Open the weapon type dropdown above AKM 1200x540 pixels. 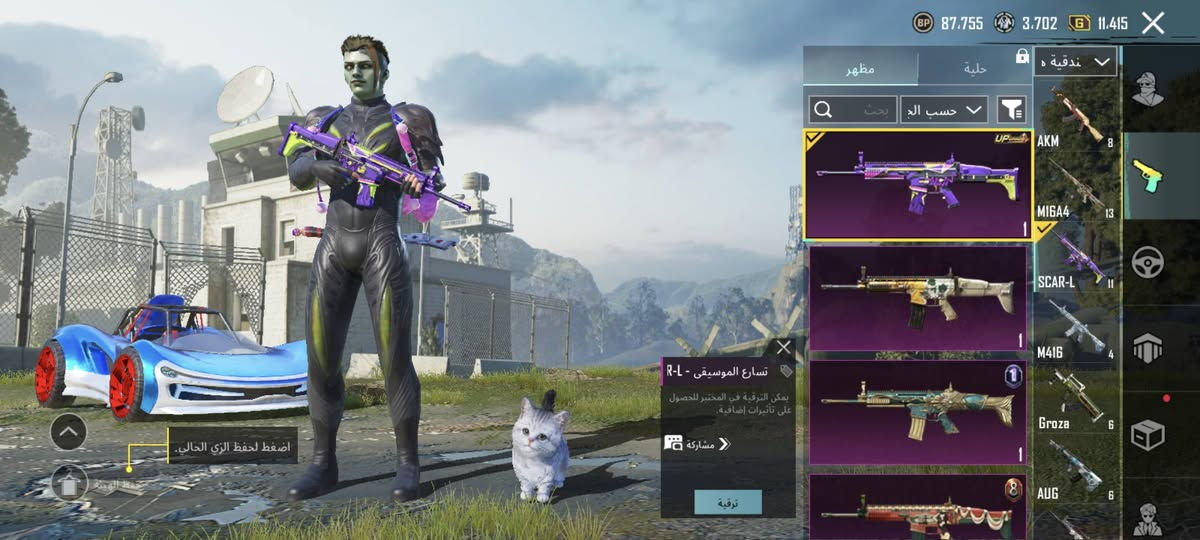pyautogui.click(x=1075, y=62)
